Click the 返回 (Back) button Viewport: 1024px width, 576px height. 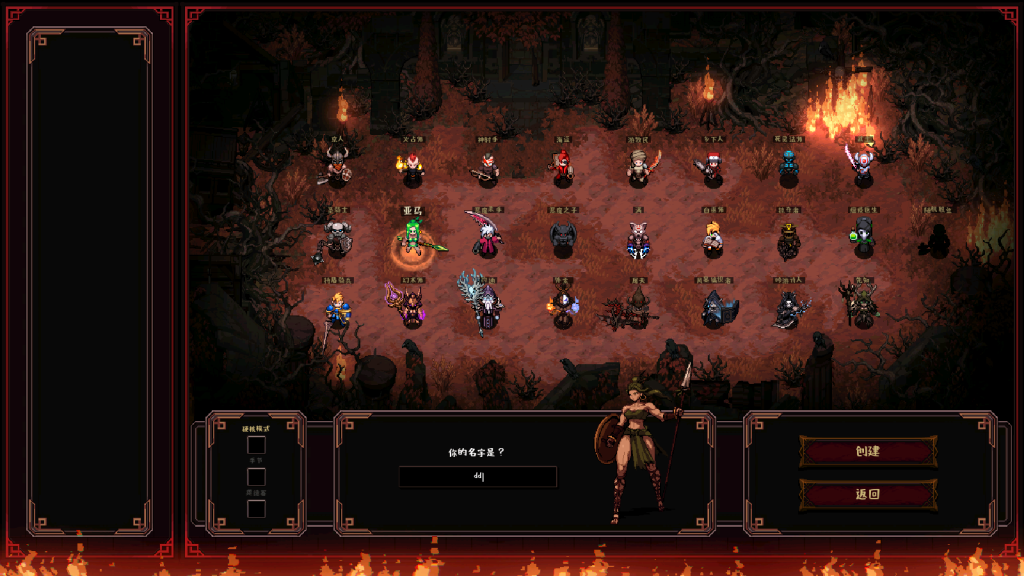[867, 493]
